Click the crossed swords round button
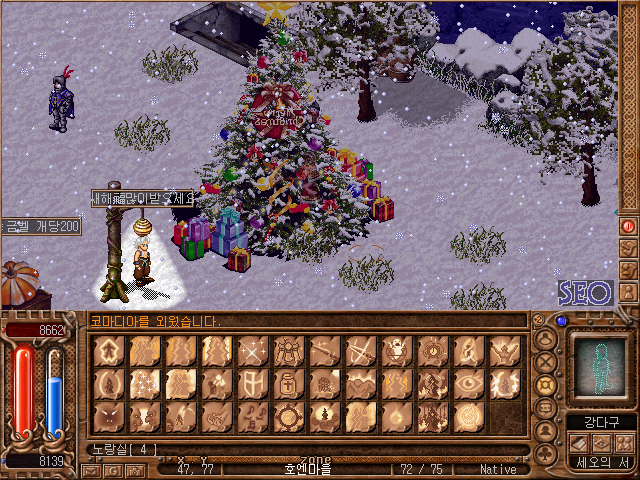Screen dimensions: 640x480 pyautogui.click(x=546, y=362)
